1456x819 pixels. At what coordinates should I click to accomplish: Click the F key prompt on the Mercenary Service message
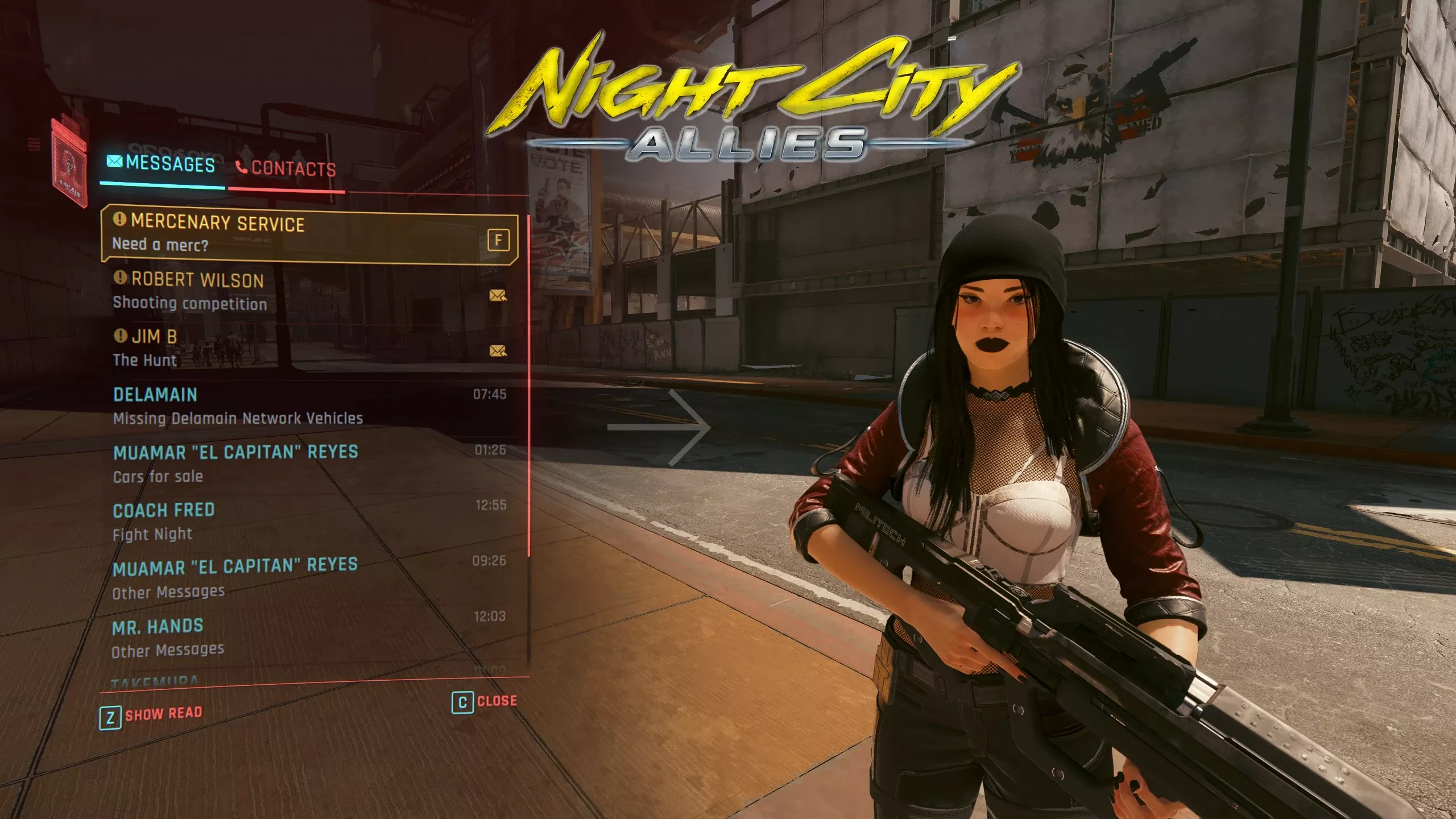coord(498,241)
